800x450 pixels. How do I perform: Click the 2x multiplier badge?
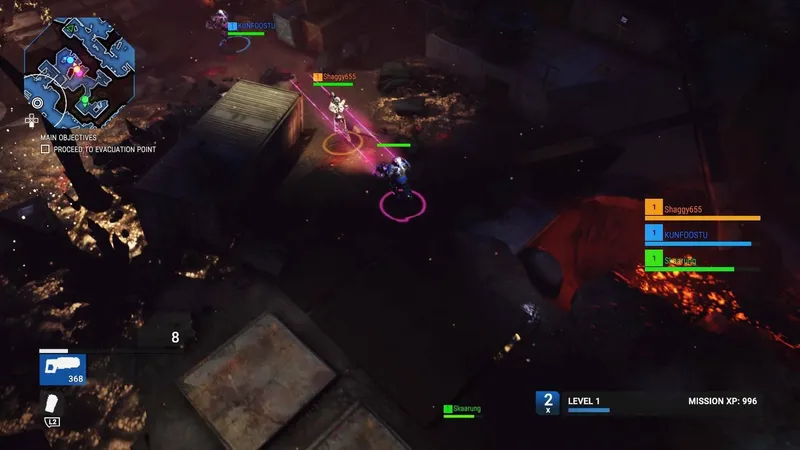coord(547,402)
